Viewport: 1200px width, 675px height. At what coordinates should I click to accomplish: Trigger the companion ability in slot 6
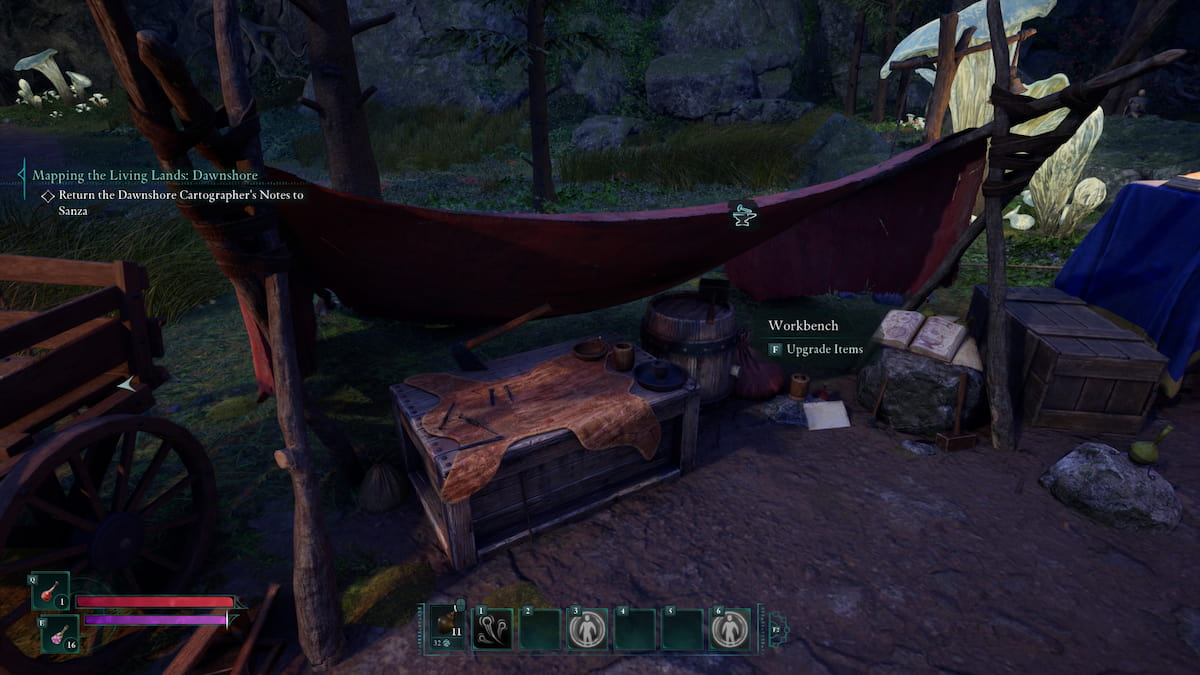click(x=730, y=630)
